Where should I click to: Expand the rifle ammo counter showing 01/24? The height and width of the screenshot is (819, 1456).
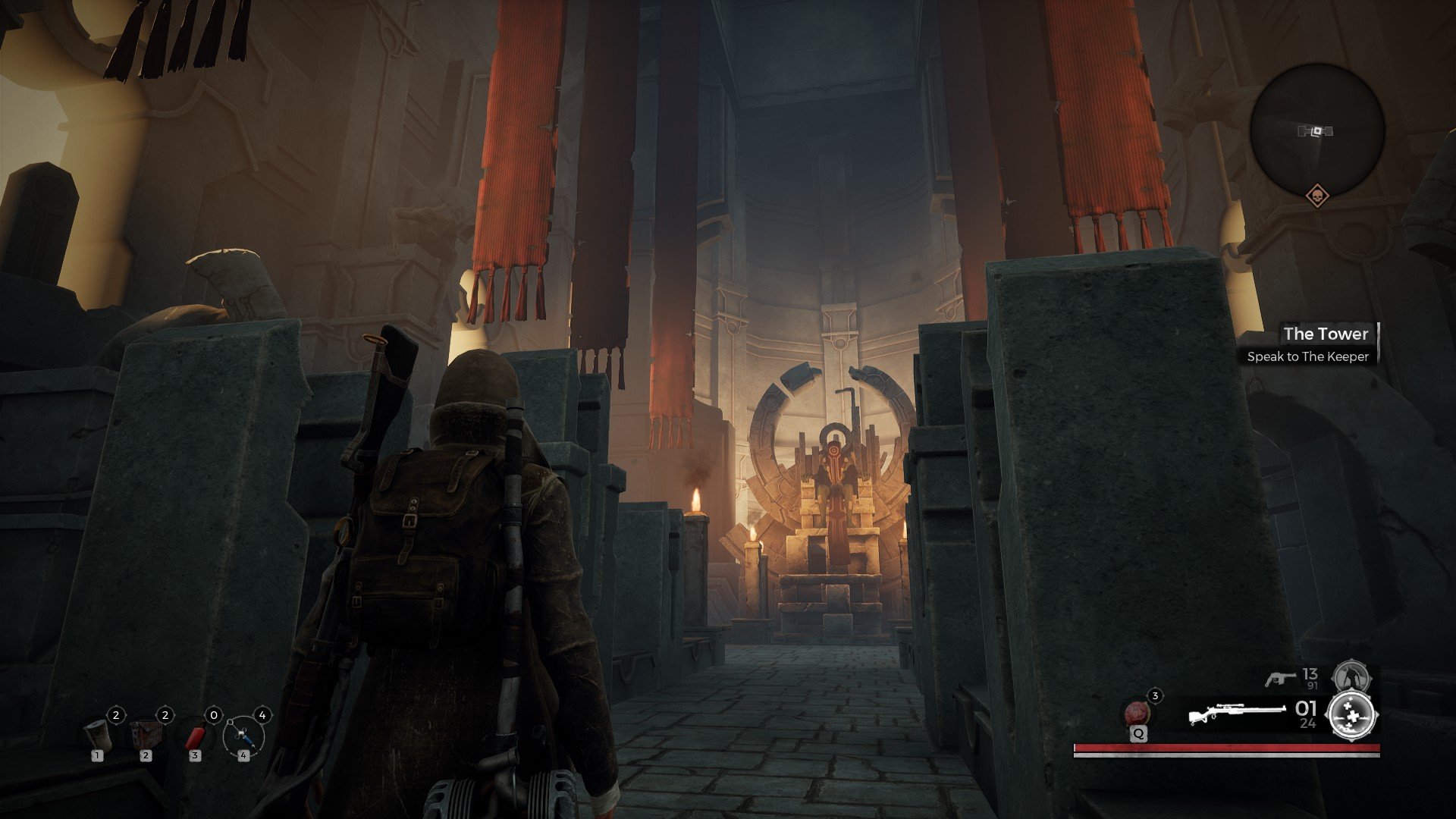click(1307, 713)
